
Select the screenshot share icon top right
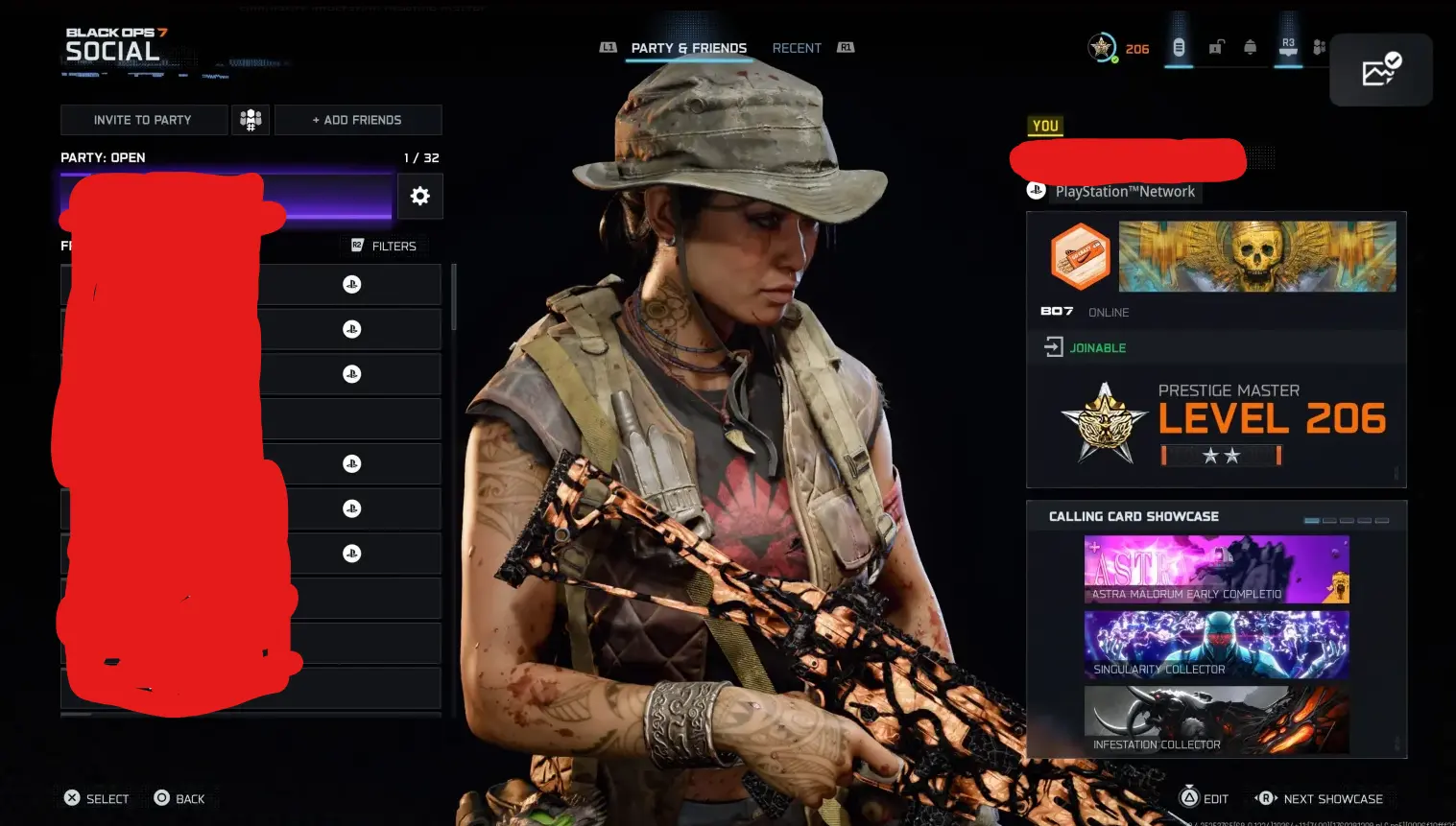(x=1381, y=69)
